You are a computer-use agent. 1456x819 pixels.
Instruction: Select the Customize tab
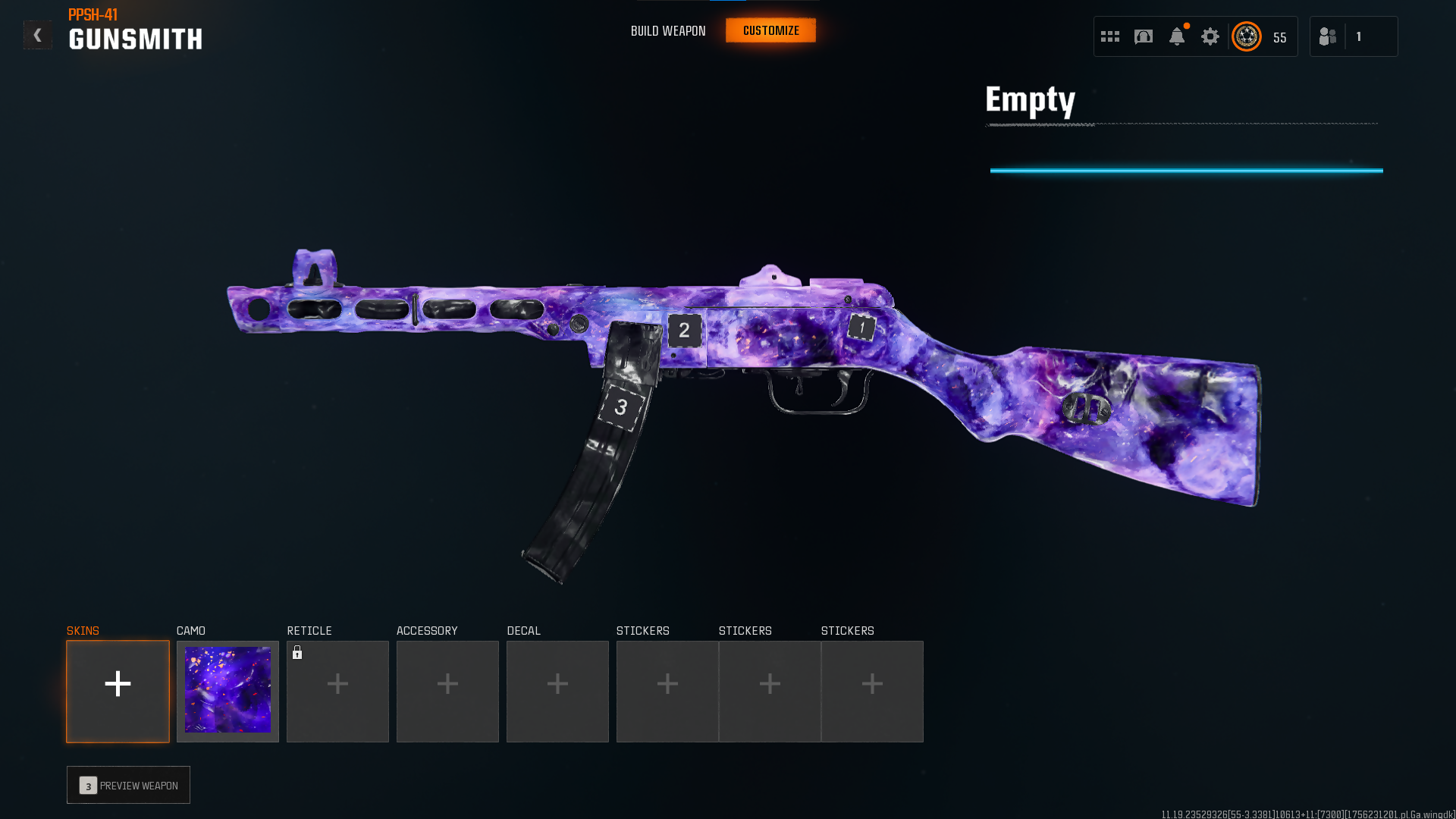[770, 31]
